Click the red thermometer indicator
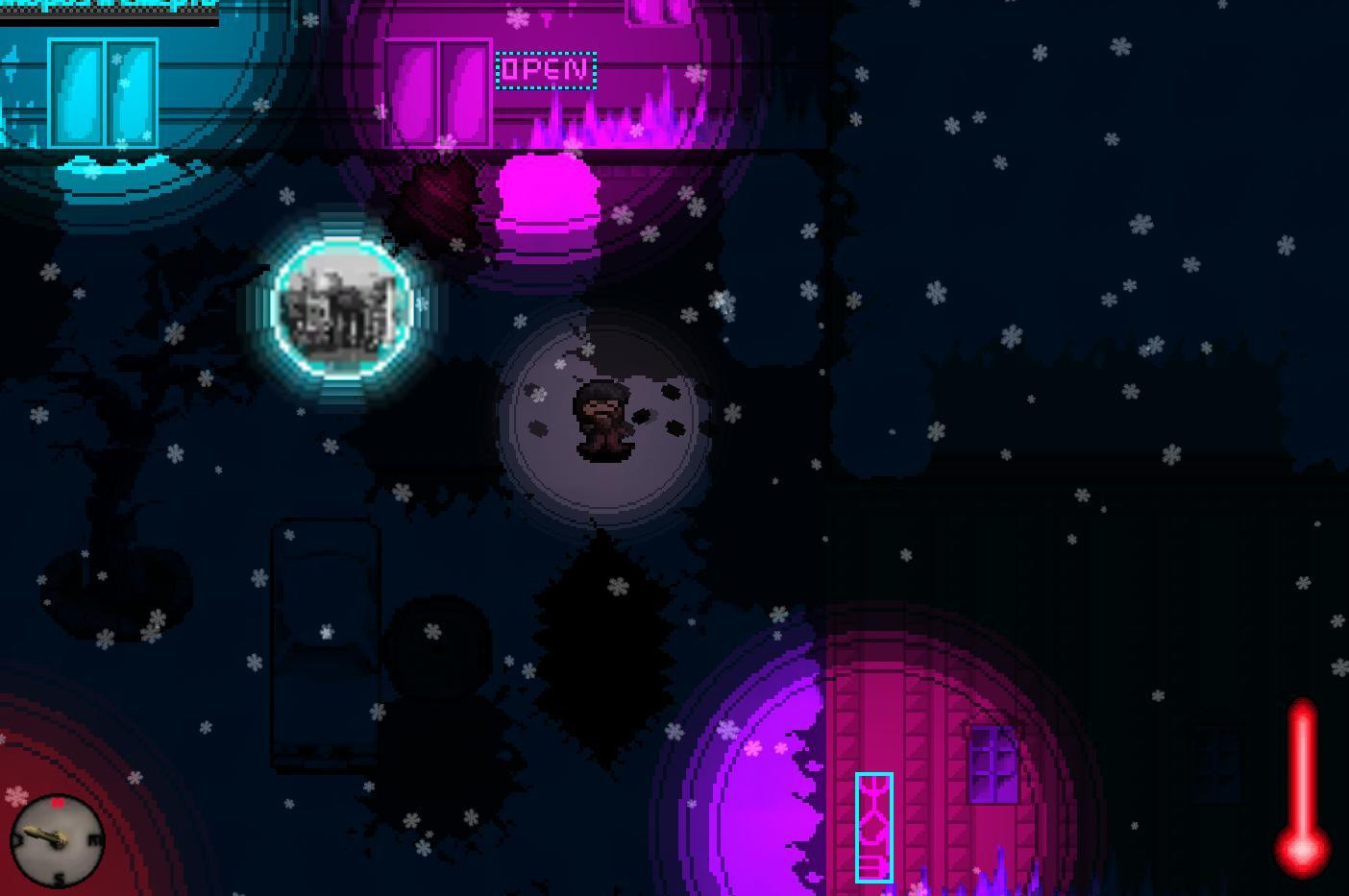Viewport: 1349px width, 896px height. click(x=1302, y=787)
